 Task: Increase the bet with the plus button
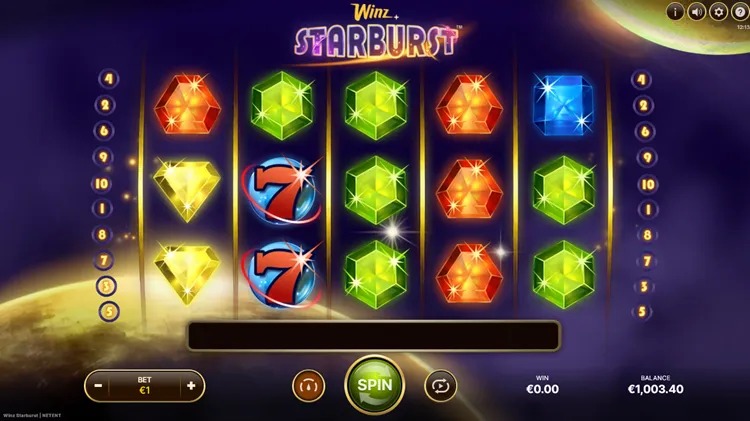pyautogui.click(x=191, y=385)
